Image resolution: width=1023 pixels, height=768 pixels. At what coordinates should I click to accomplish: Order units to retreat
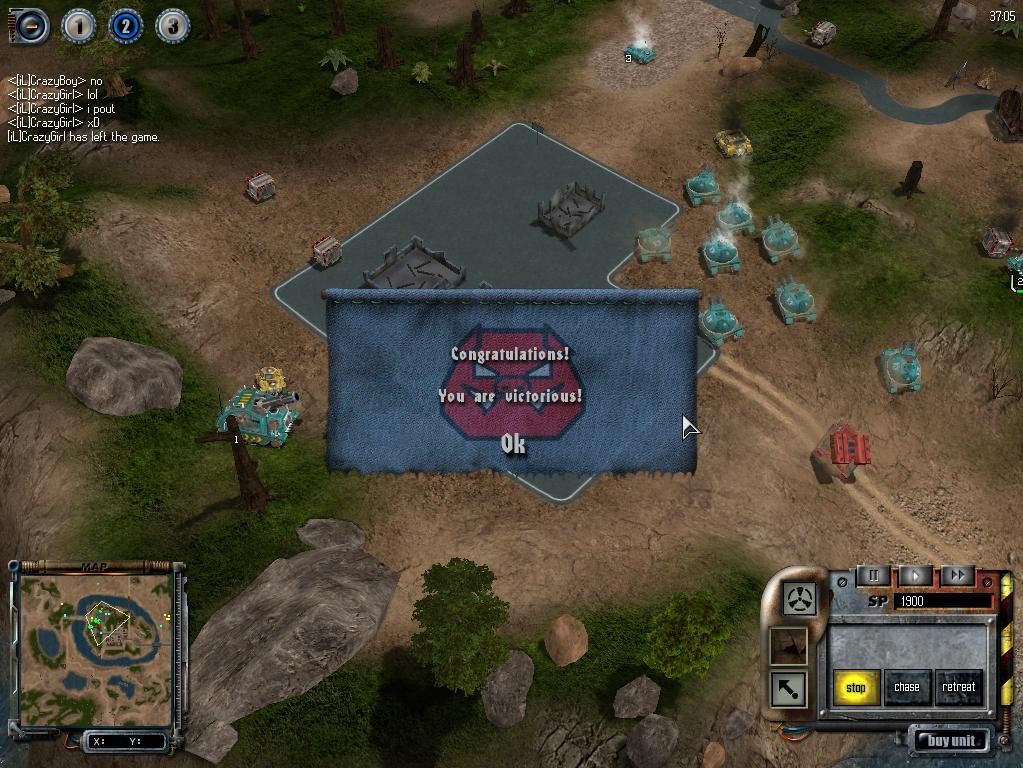point(958,687)
